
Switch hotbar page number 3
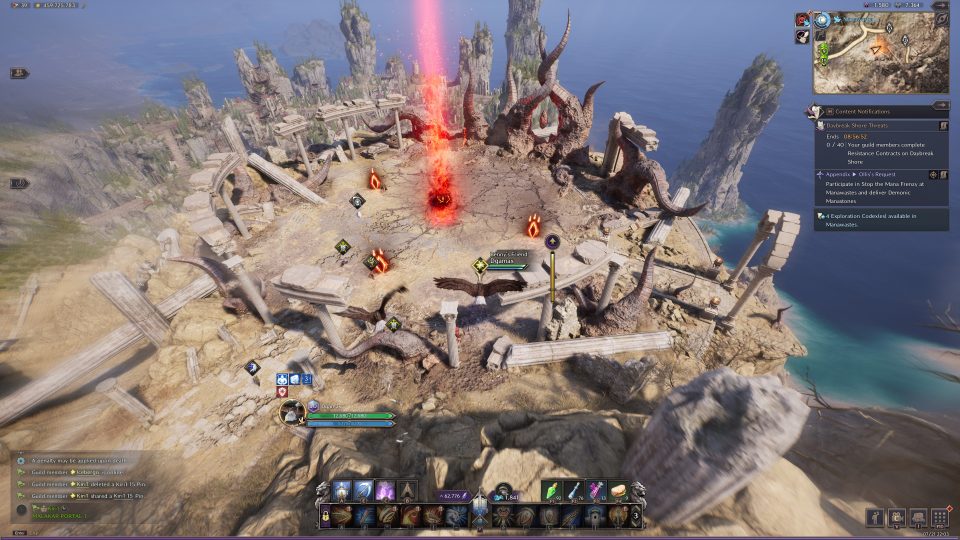(x=637, y=516)
